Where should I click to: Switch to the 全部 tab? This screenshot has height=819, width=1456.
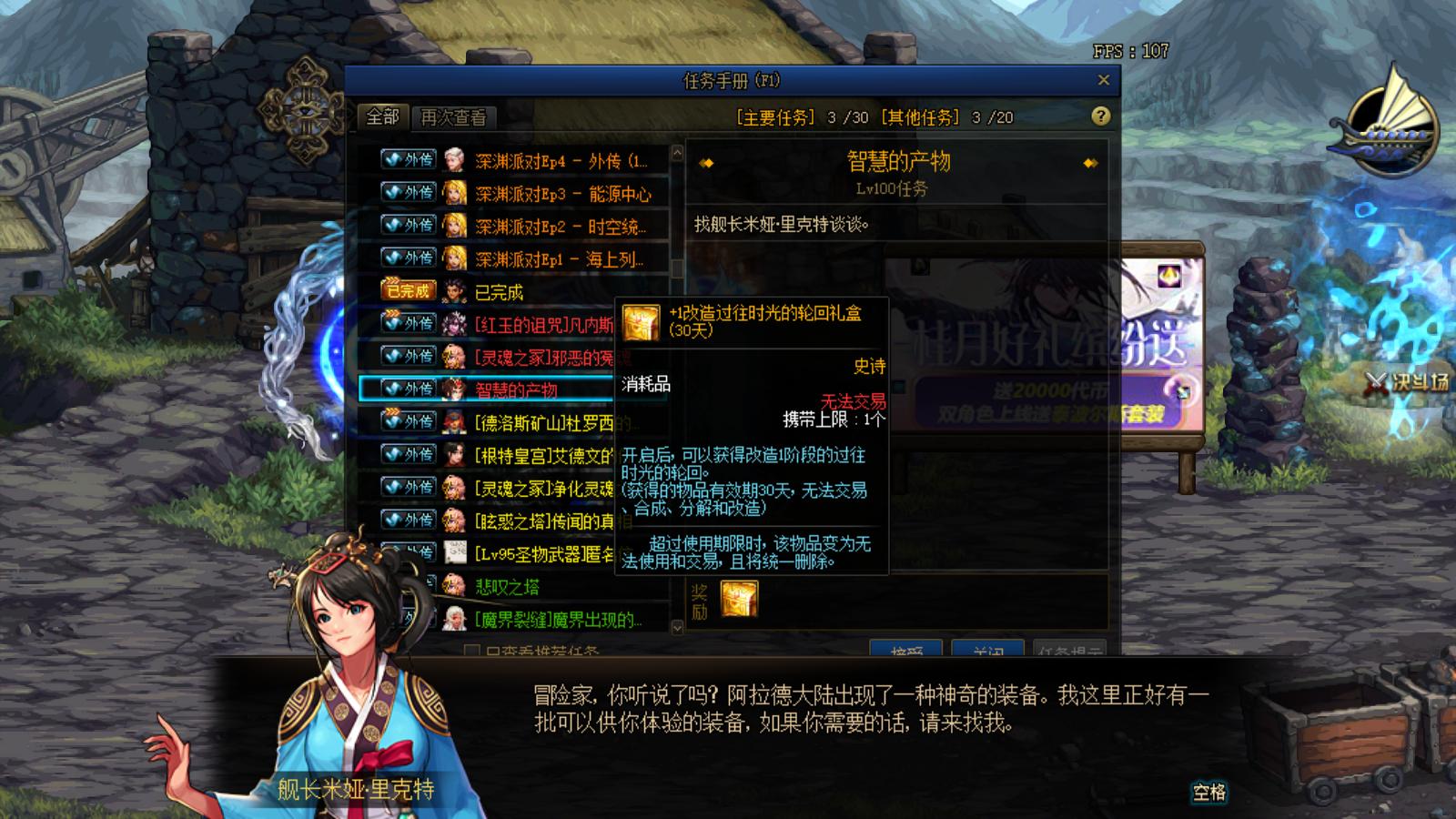tap(382, 117)
